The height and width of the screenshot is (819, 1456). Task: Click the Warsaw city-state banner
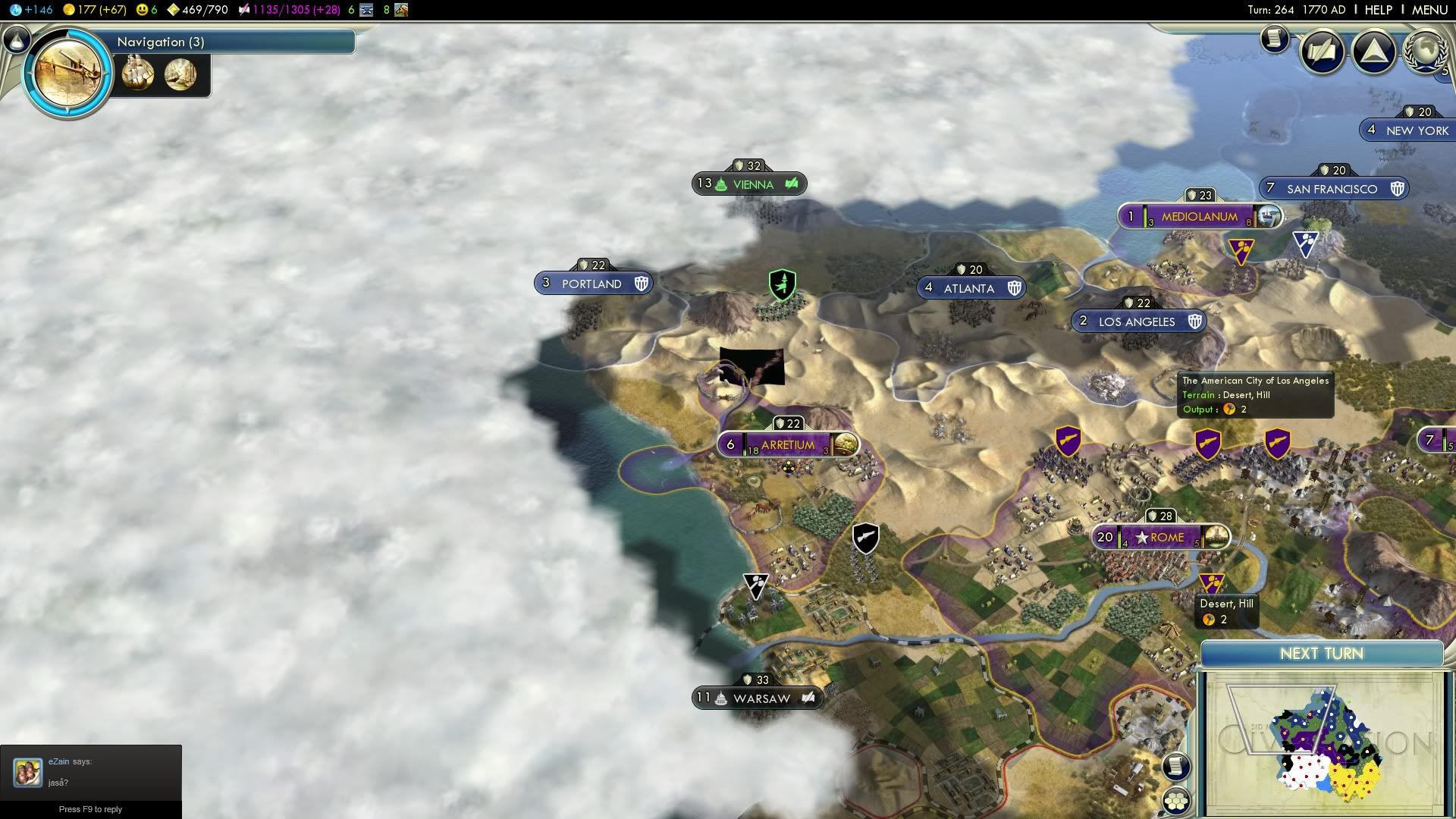click(x=757, y=698)
